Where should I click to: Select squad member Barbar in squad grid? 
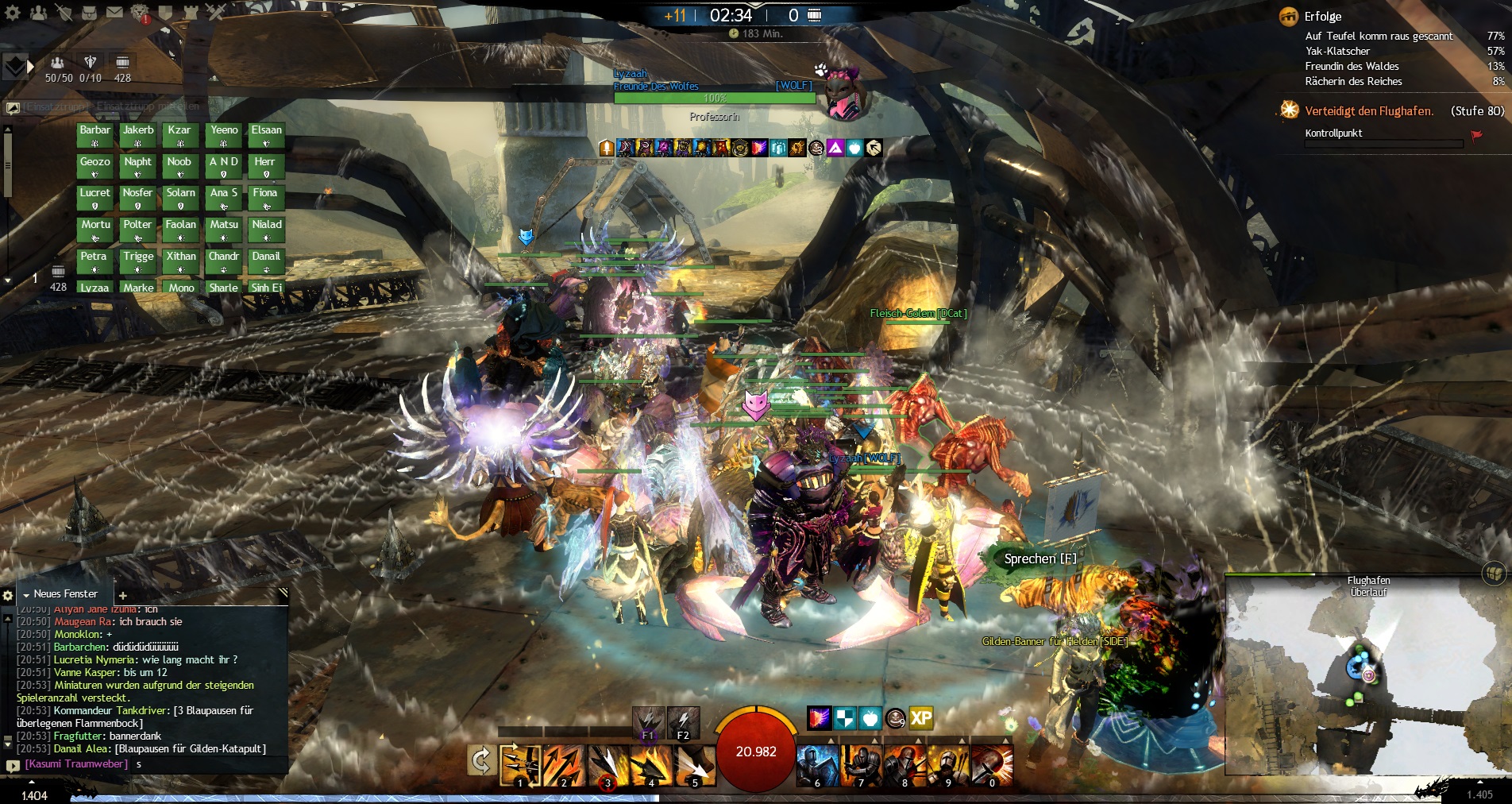pyautogui.click(x=94, y=135)
